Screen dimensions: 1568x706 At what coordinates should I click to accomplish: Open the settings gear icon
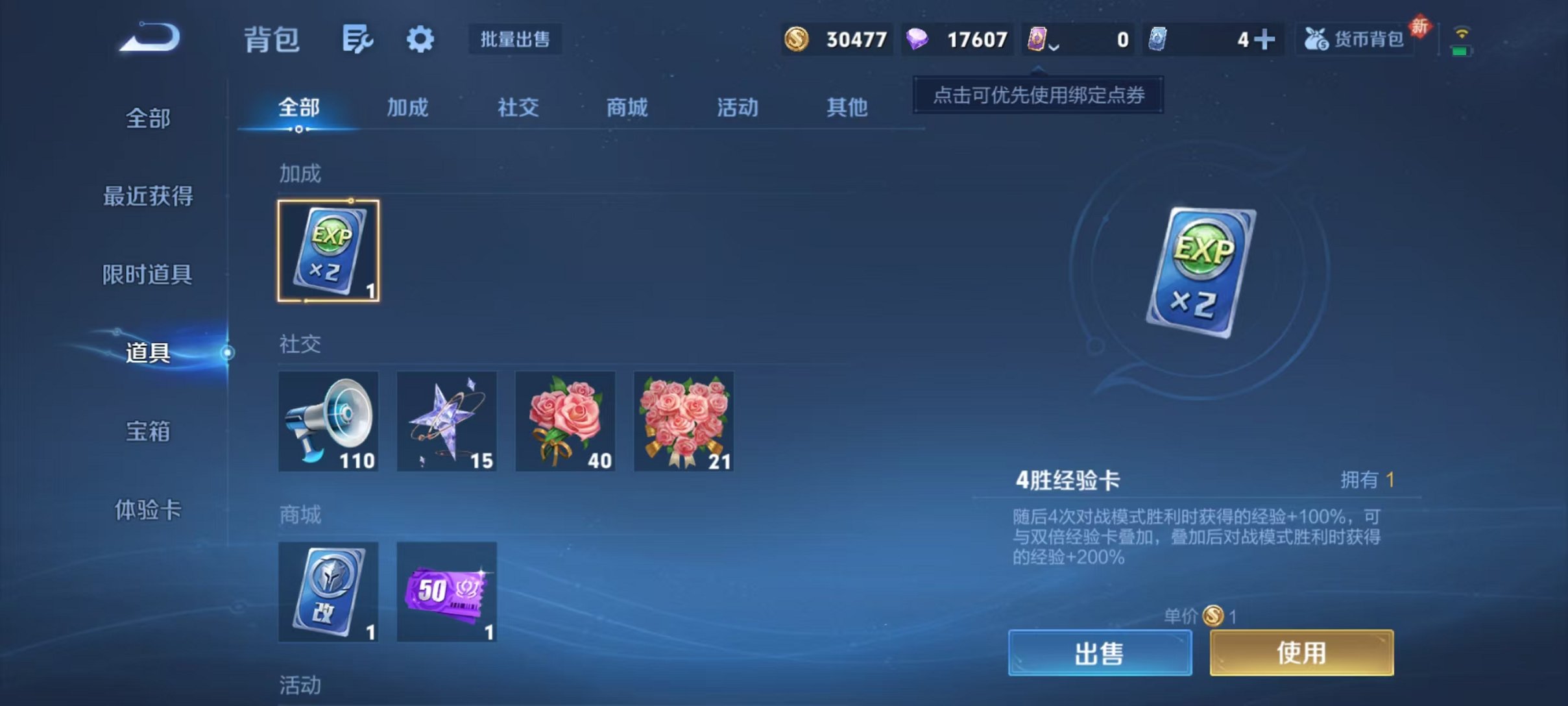click(420, 39)
